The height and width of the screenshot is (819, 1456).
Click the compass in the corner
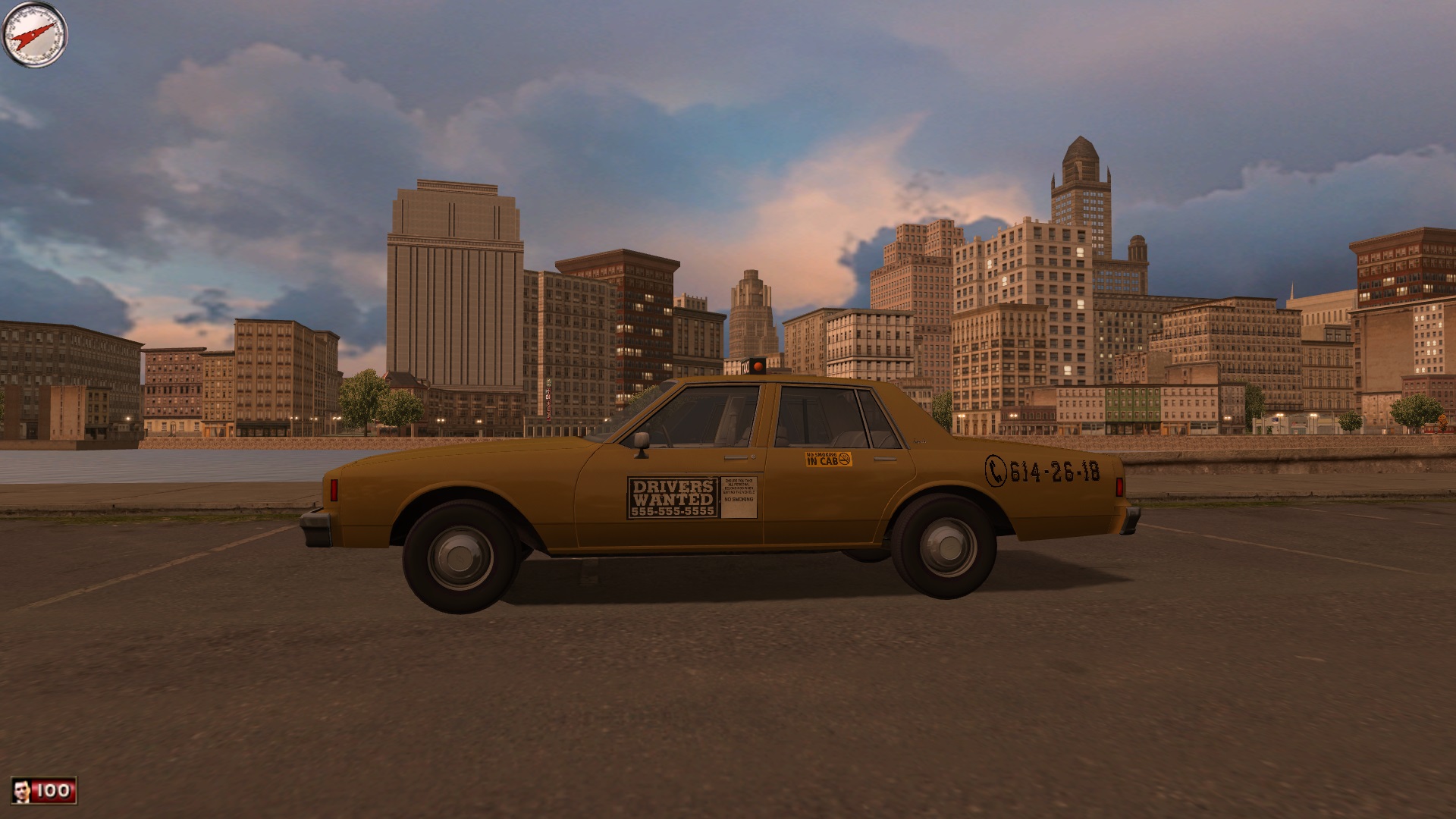35,35
